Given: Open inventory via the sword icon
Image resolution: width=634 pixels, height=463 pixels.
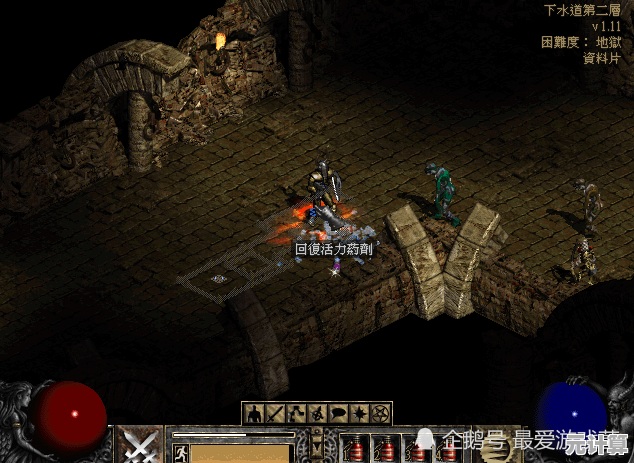Looking at the screenshot, I should point(275,413).
